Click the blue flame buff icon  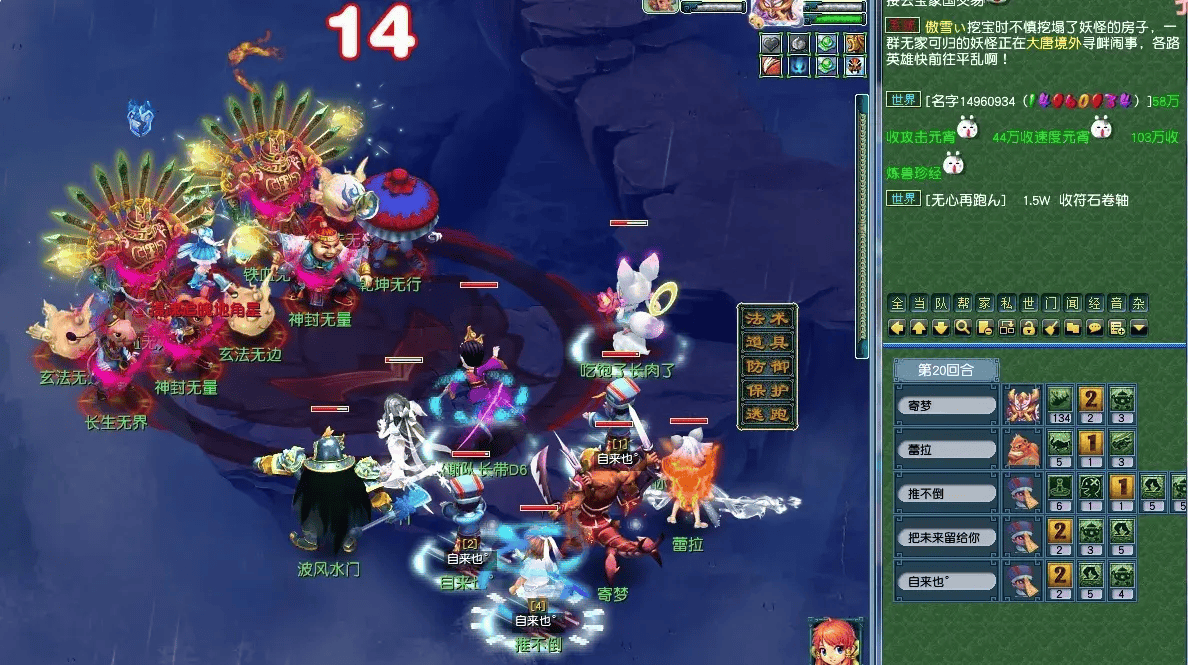798,66
